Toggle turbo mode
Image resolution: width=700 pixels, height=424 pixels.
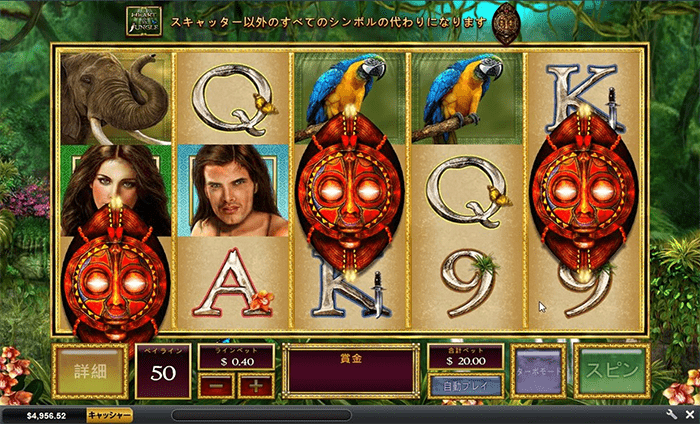click(x=539, y=371)
